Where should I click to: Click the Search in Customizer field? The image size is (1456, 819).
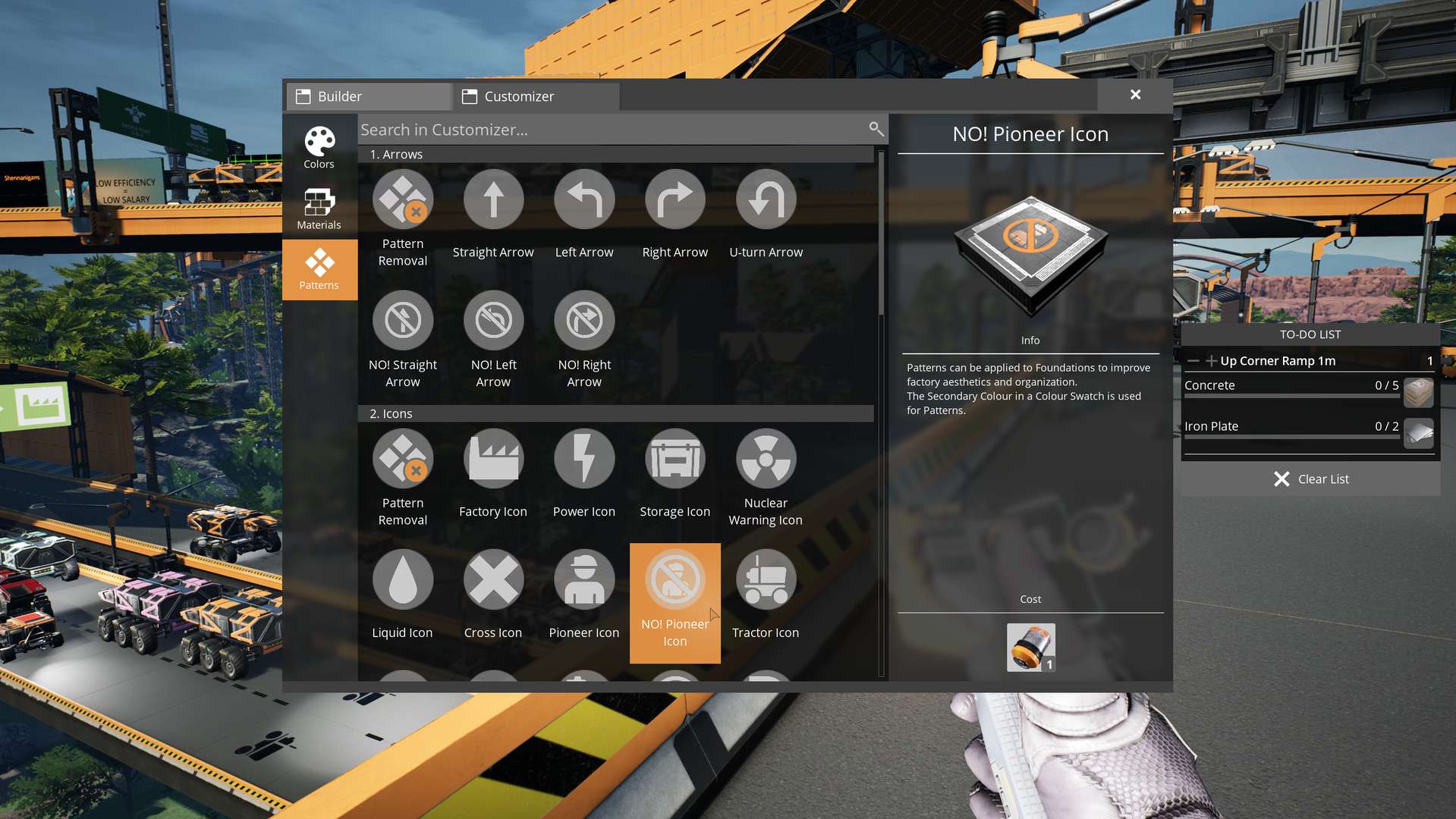[611, 130]
